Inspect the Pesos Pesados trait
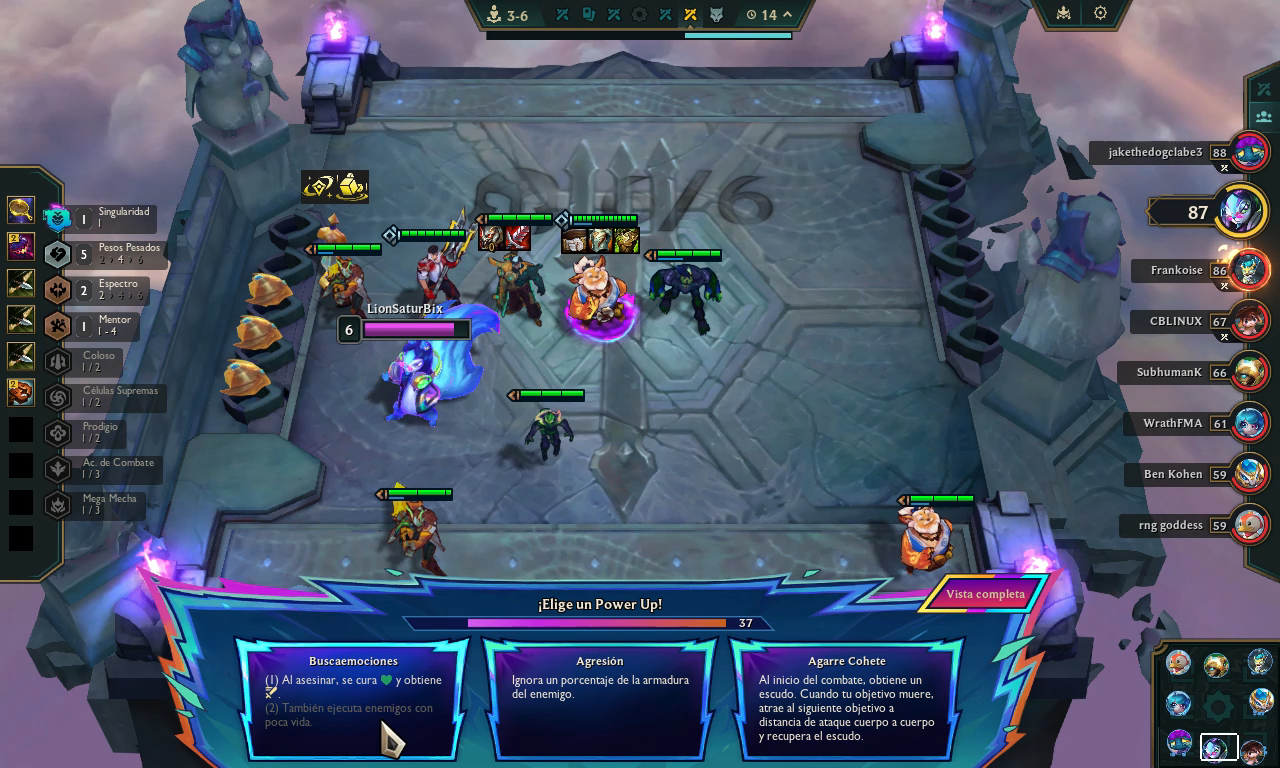This screenshot has height=768, width=1280. click(x=105, y=254)
